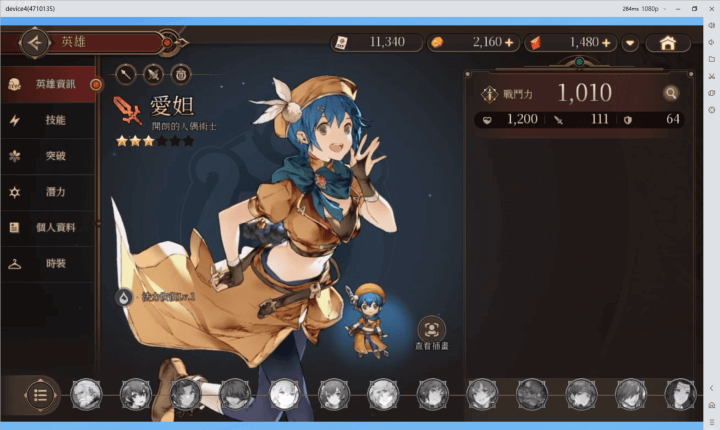Expand the currency dropdown arrow
The width and height of the screenshot is (720, 430).
[630, 43]
